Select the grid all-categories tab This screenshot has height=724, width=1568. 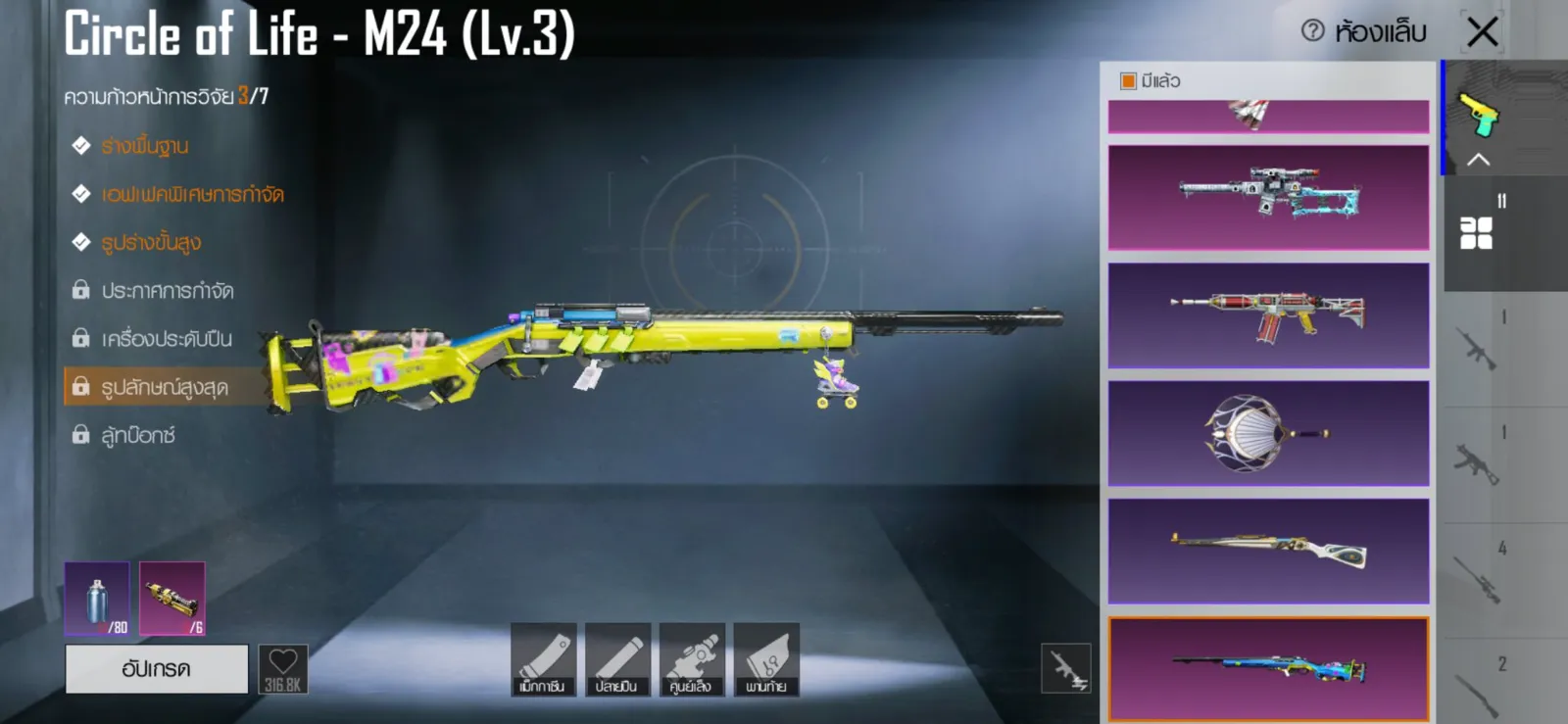(x=1476, y=233)
